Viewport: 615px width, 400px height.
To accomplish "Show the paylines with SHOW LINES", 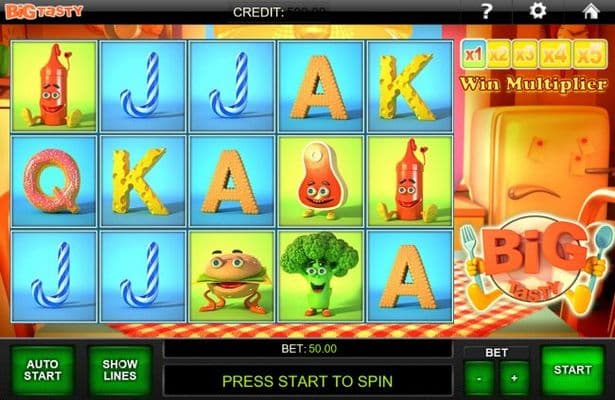I will (119, 370).
